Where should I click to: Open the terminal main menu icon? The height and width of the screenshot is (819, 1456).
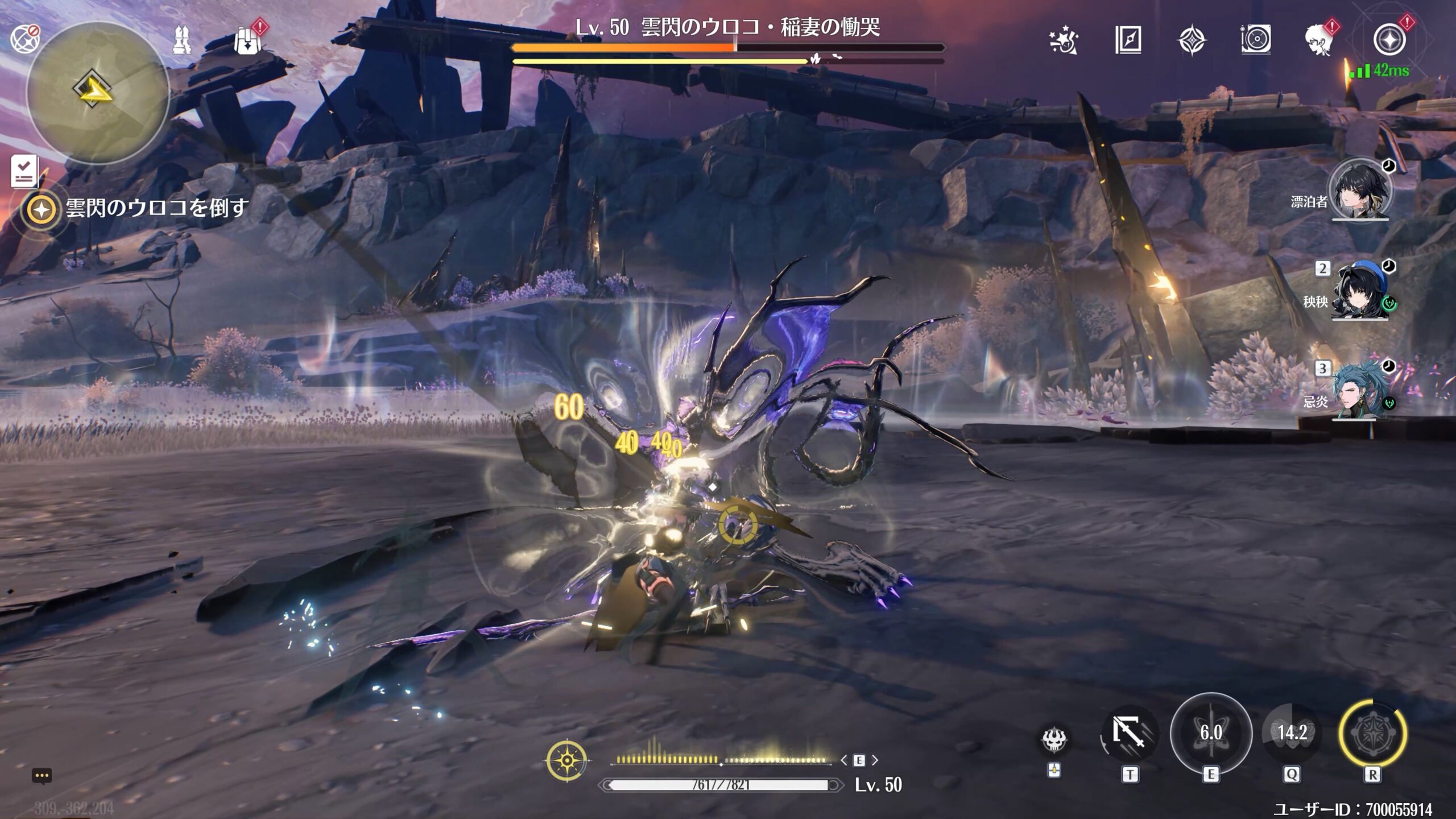click(x=1388, y=40)
